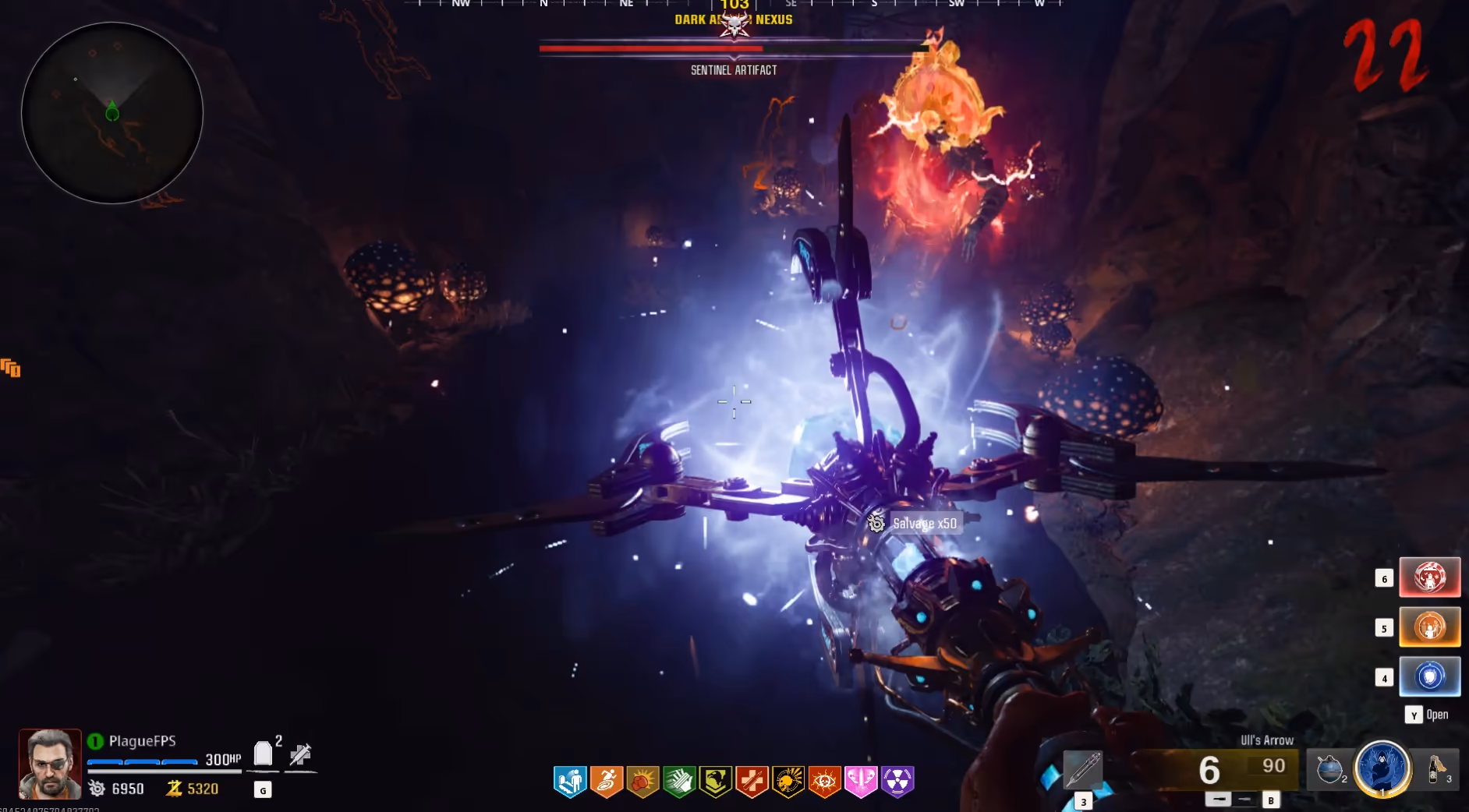Select the yellow skull Deadshot perk
The width and height of the screenshot is (1469, 812).
click(788, 781)
